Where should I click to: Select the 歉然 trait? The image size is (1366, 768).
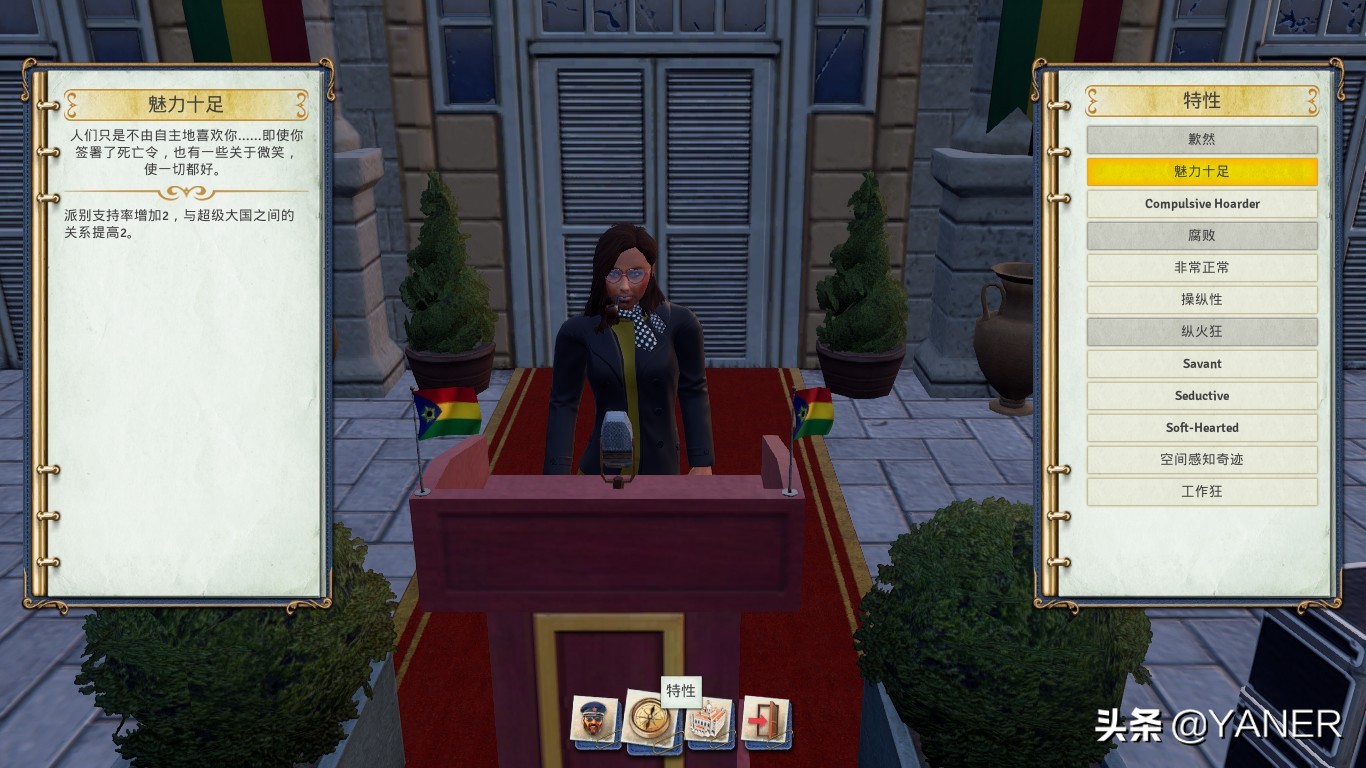[1201, 140]
